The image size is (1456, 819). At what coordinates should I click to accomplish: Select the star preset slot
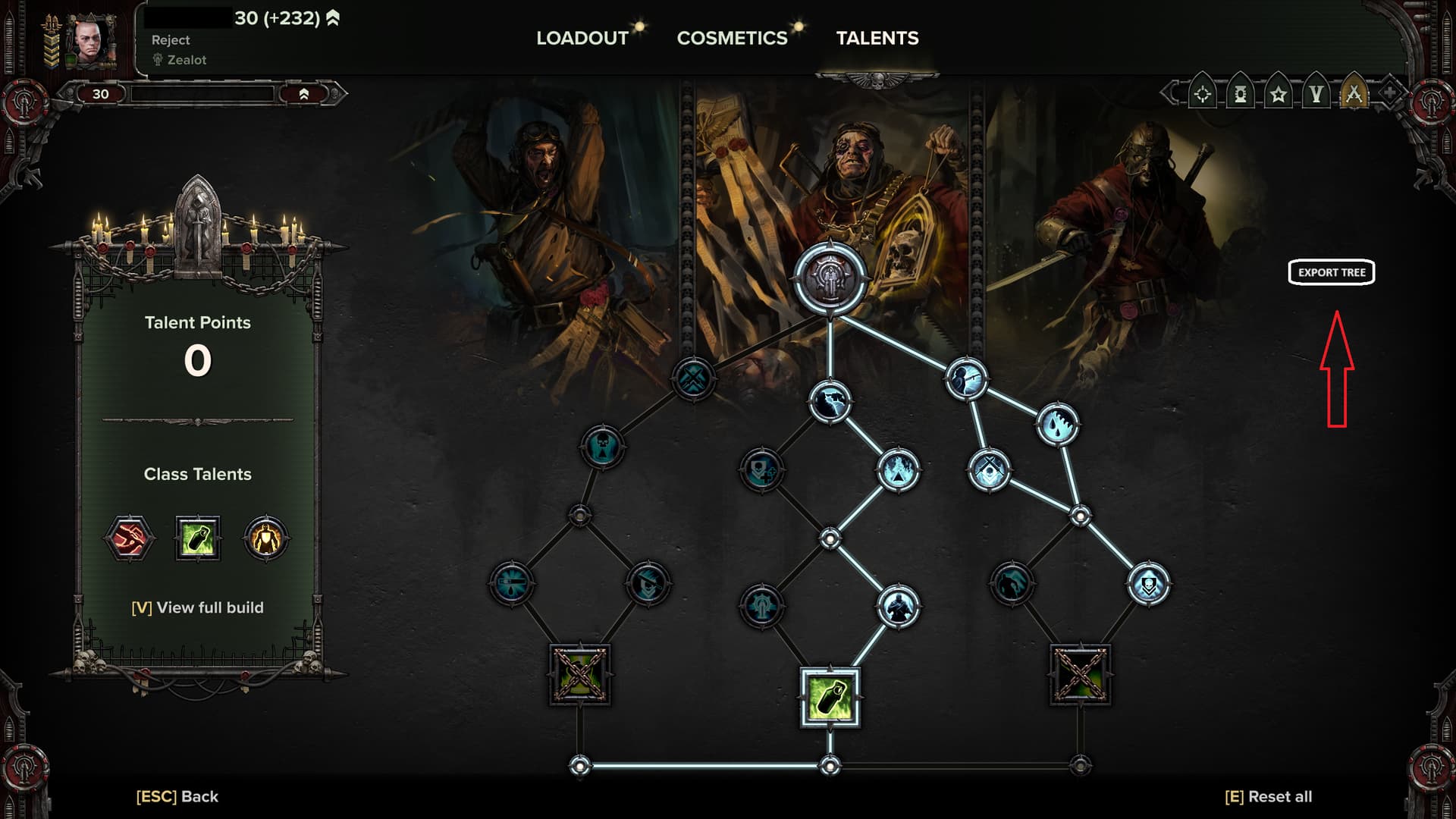tap(1279, 94)
